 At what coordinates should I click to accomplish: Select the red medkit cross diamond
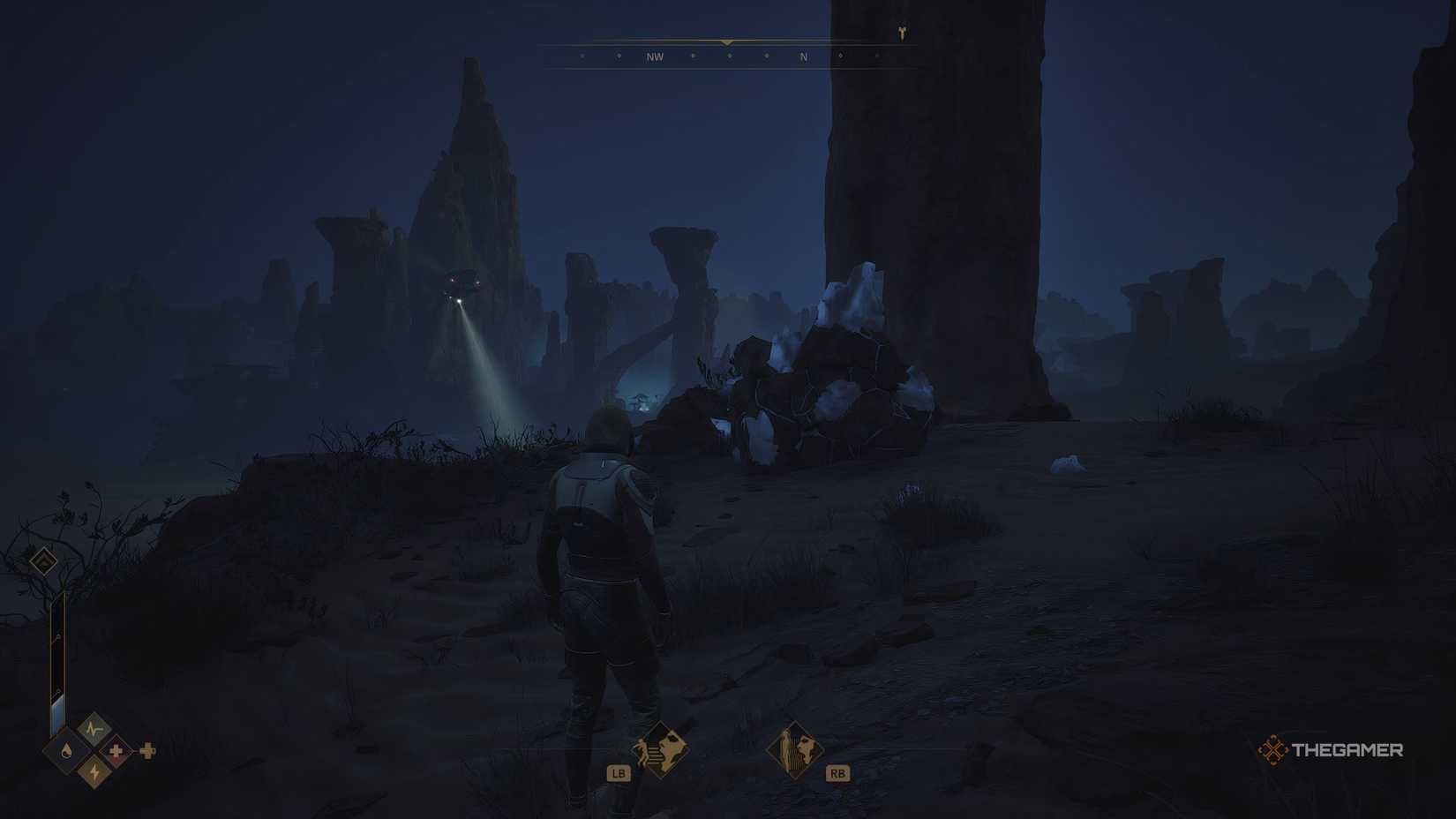click(x=116, y=750)
